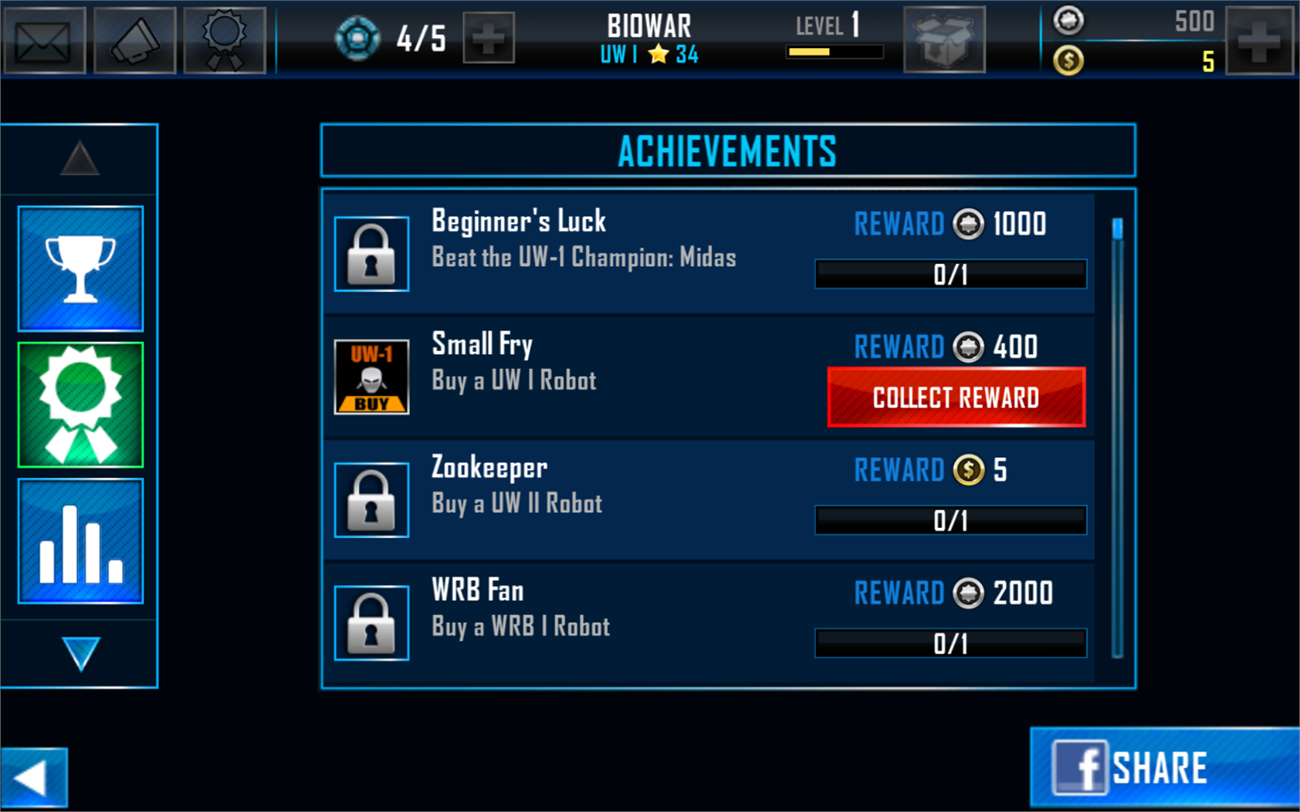Click the UW-1 Buy robot thumbnail
This screenshot has width=1300, height=812.
[x=371, y=377]
